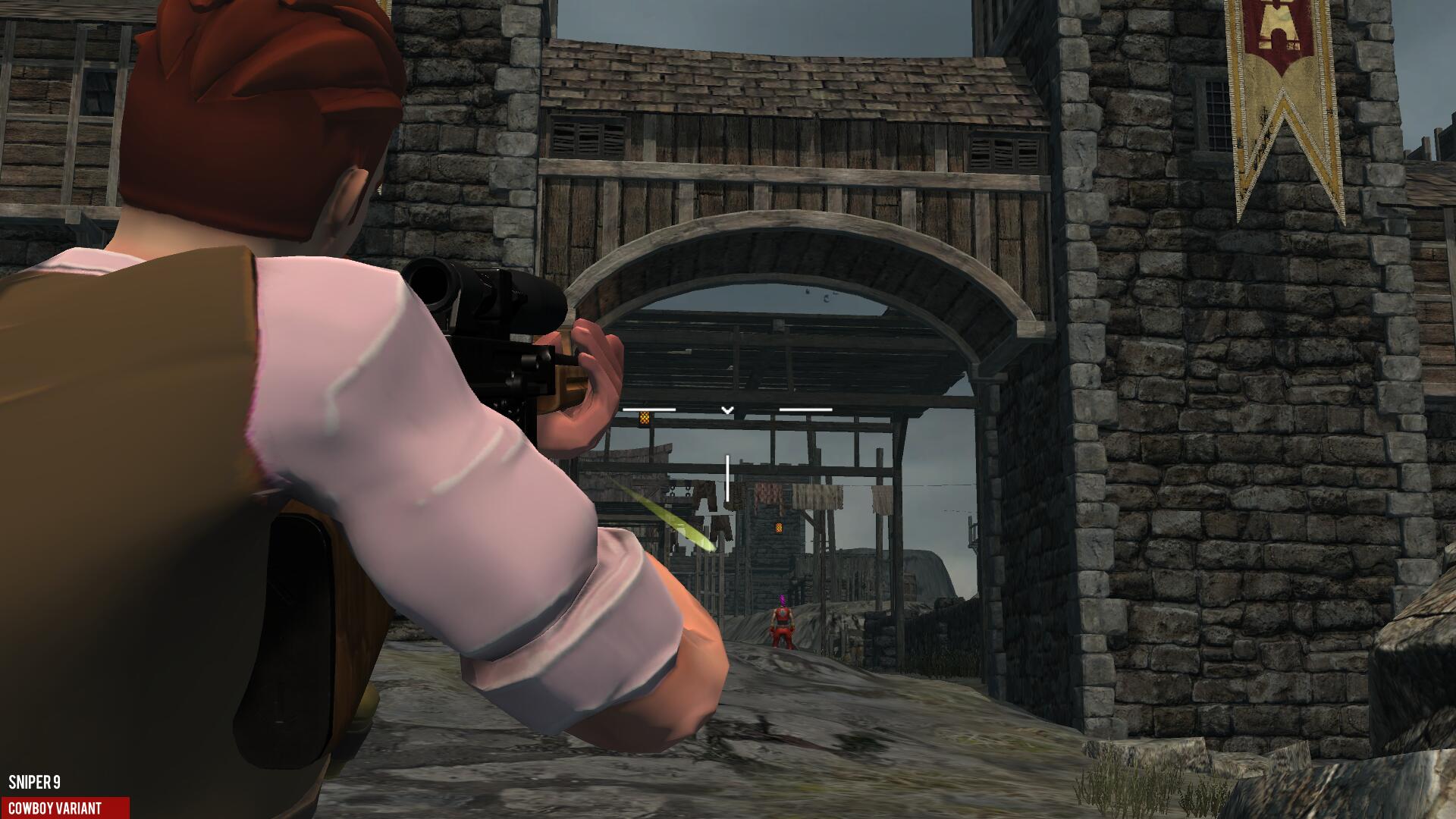The height and width of the screenshot is (819, 1456).
Task: Click the white chevron hit marker
Action: (727, 409)
